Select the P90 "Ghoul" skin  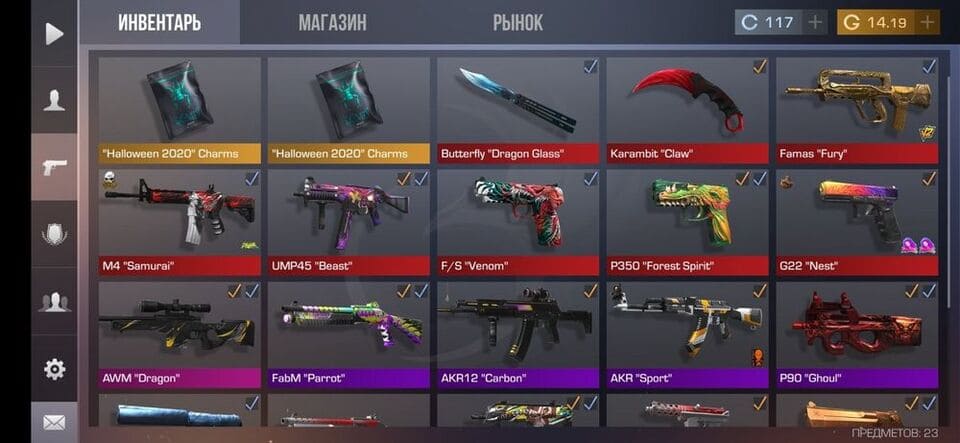(857, 333)
